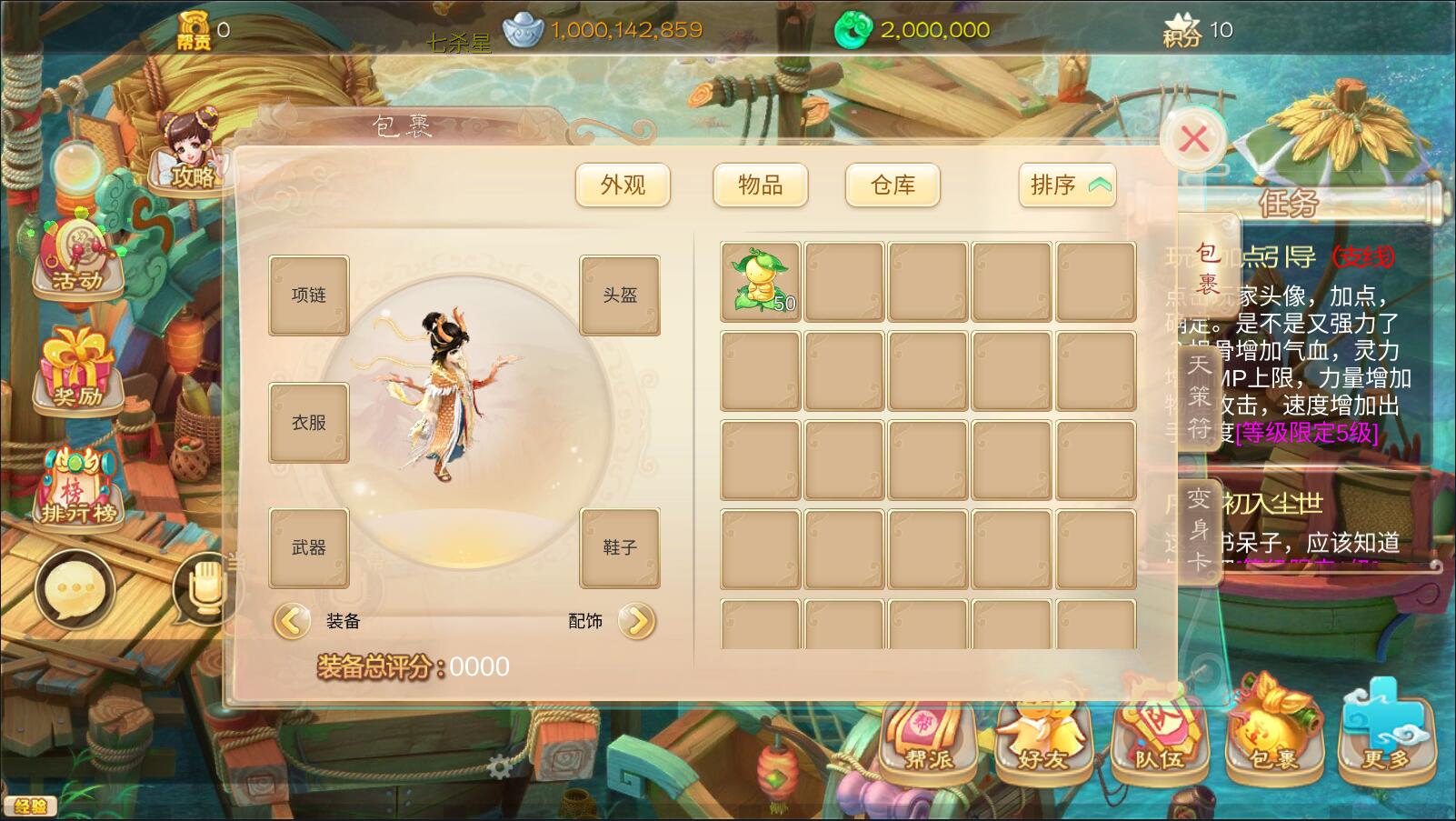Image resolution: width=1456 pixels, height=821 pixels.
Task: Select the 鞋子 shoes equipment slot
Action: pos(620,547)
